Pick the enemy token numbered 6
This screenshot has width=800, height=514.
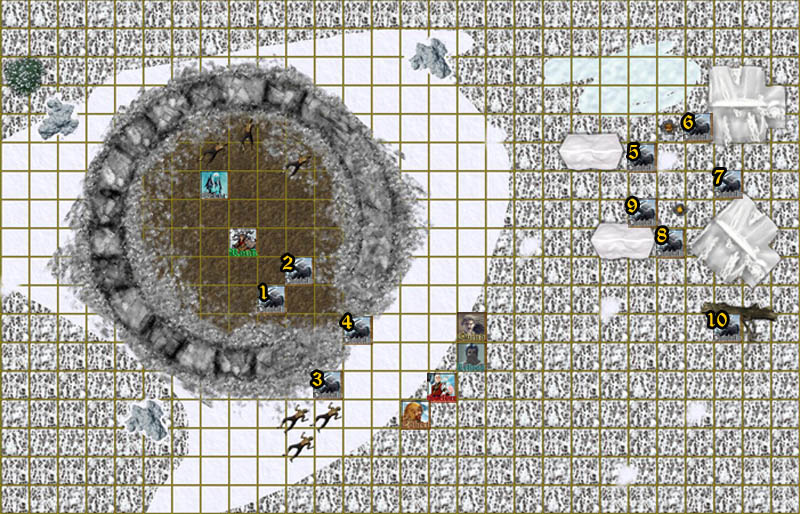(698, 127)
